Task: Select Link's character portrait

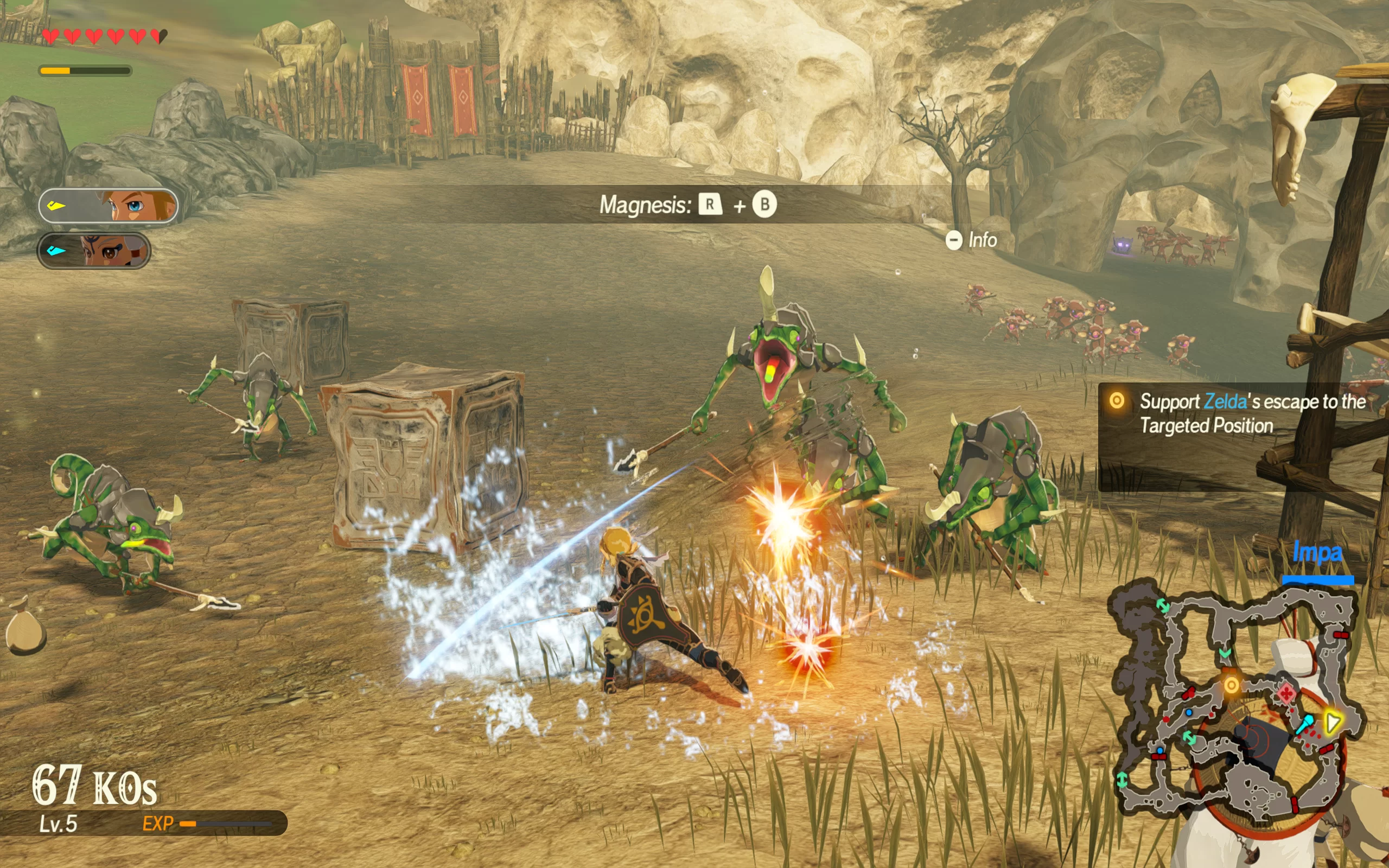Action: pos(108,206)
